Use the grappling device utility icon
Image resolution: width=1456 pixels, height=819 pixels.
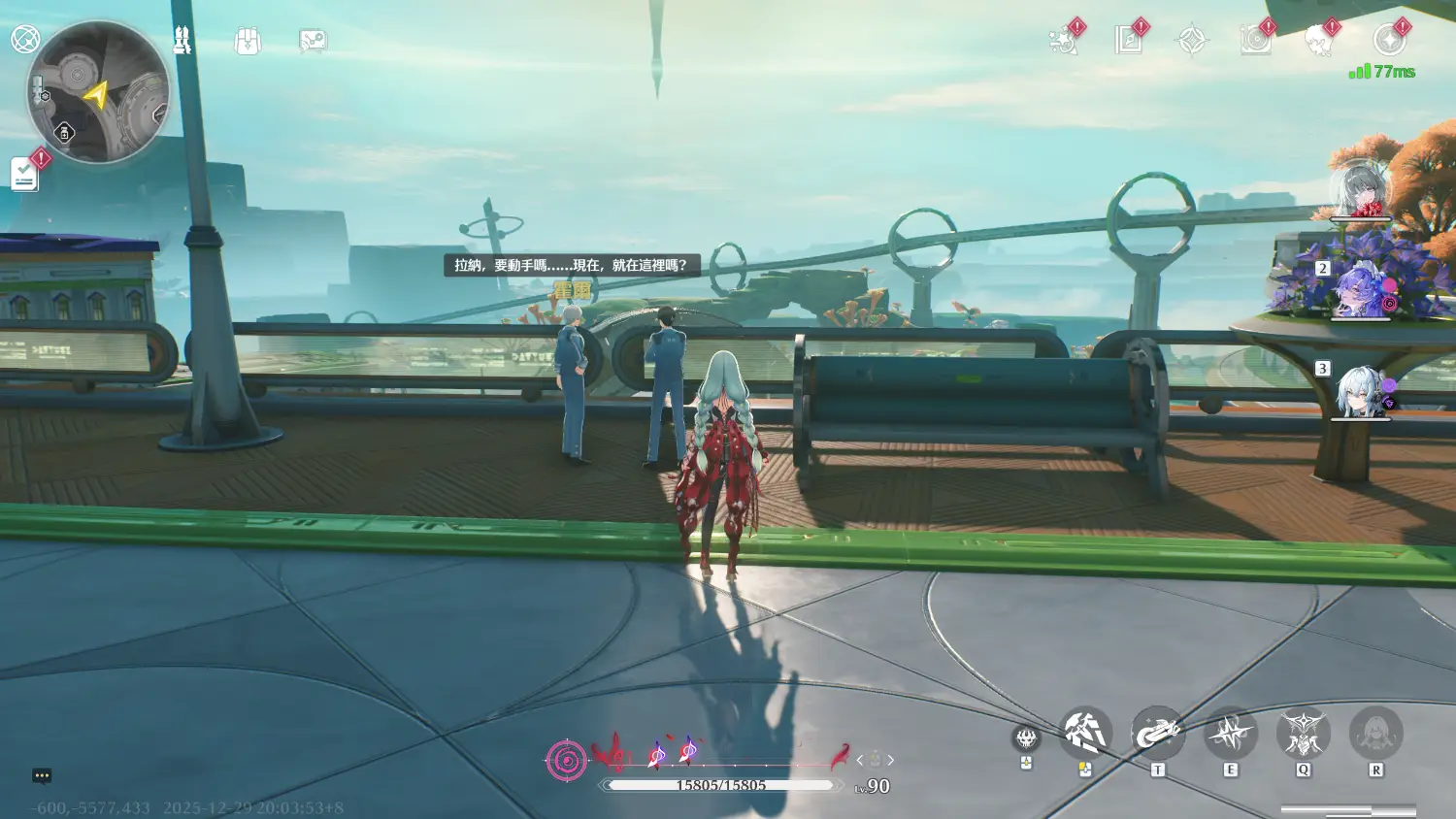pos(1157,734)
